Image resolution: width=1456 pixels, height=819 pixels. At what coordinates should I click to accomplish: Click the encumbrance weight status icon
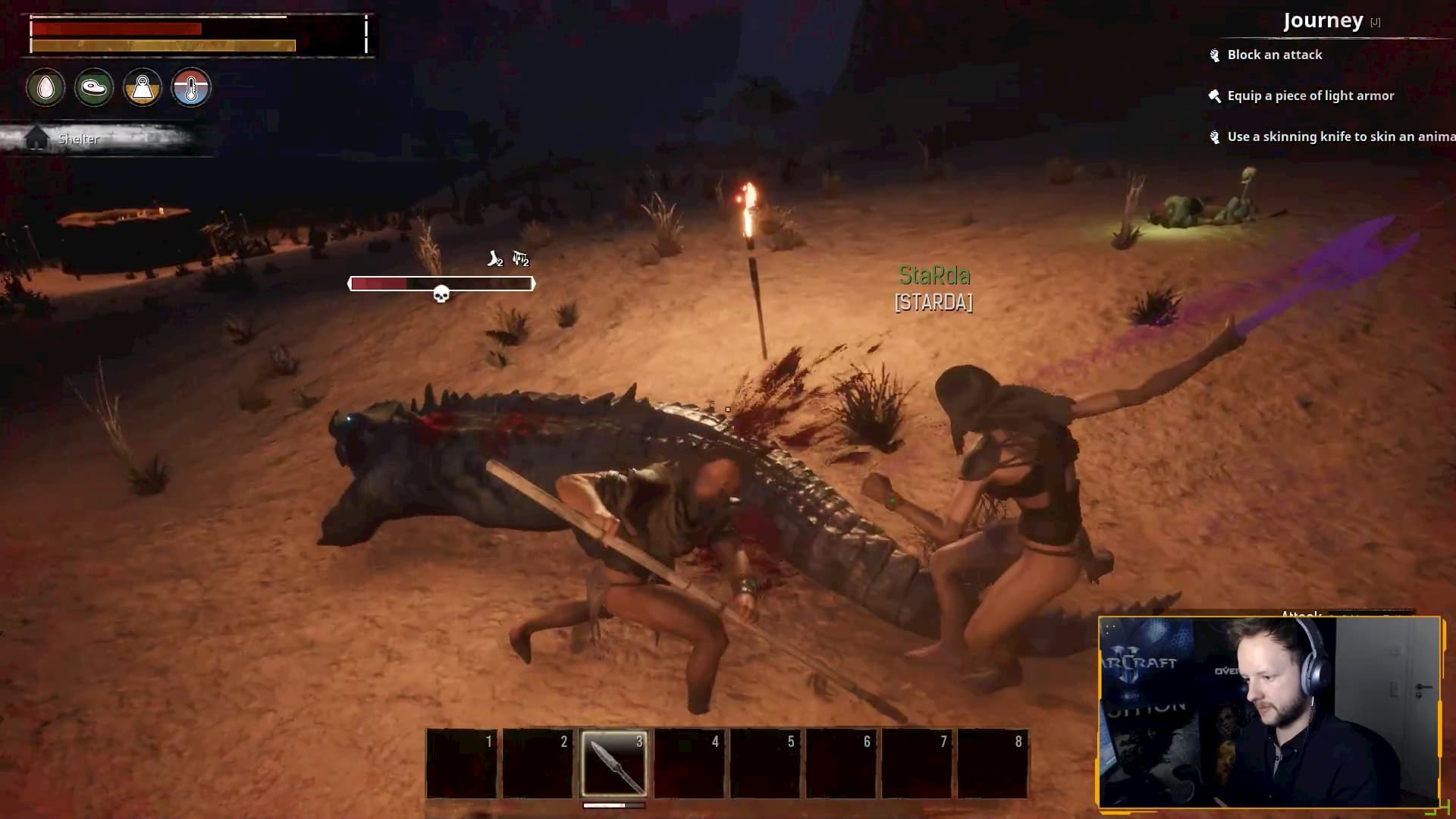[x=143, y=88]
